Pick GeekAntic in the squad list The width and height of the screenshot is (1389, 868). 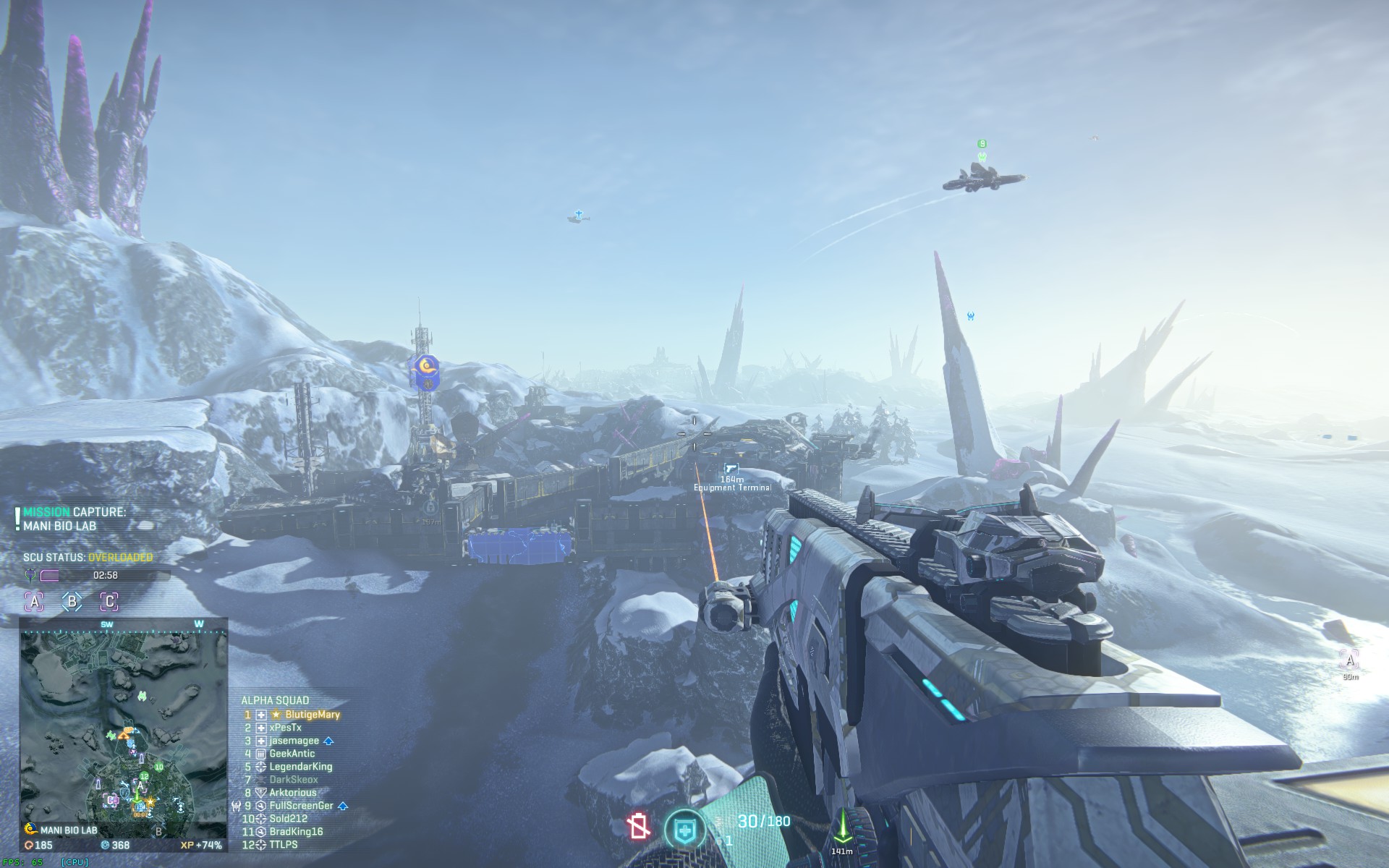[x=292, y=754]
